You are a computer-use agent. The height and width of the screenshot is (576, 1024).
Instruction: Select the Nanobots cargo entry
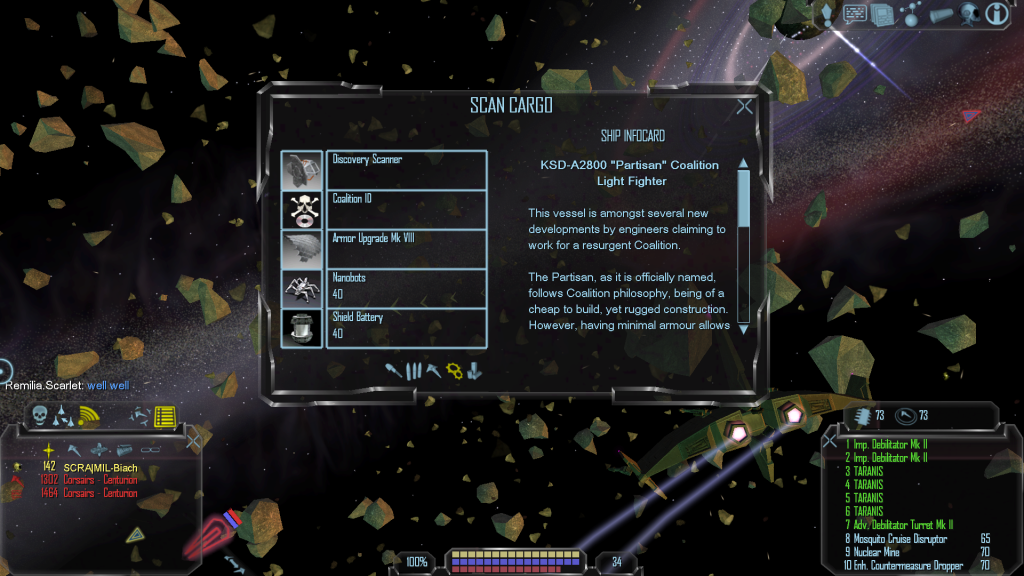406,288
